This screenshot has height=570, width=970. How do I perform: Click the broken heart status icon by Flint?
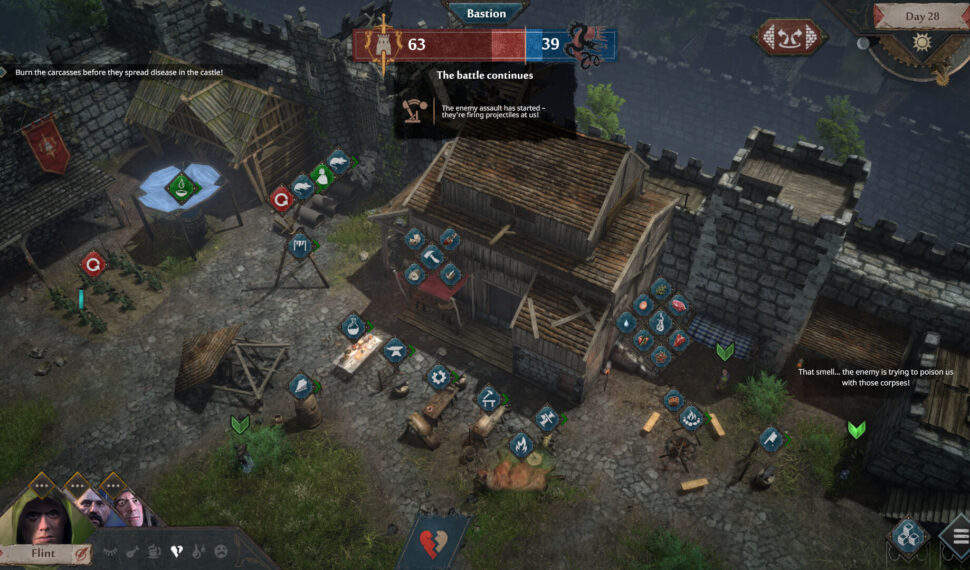(177, 550)
